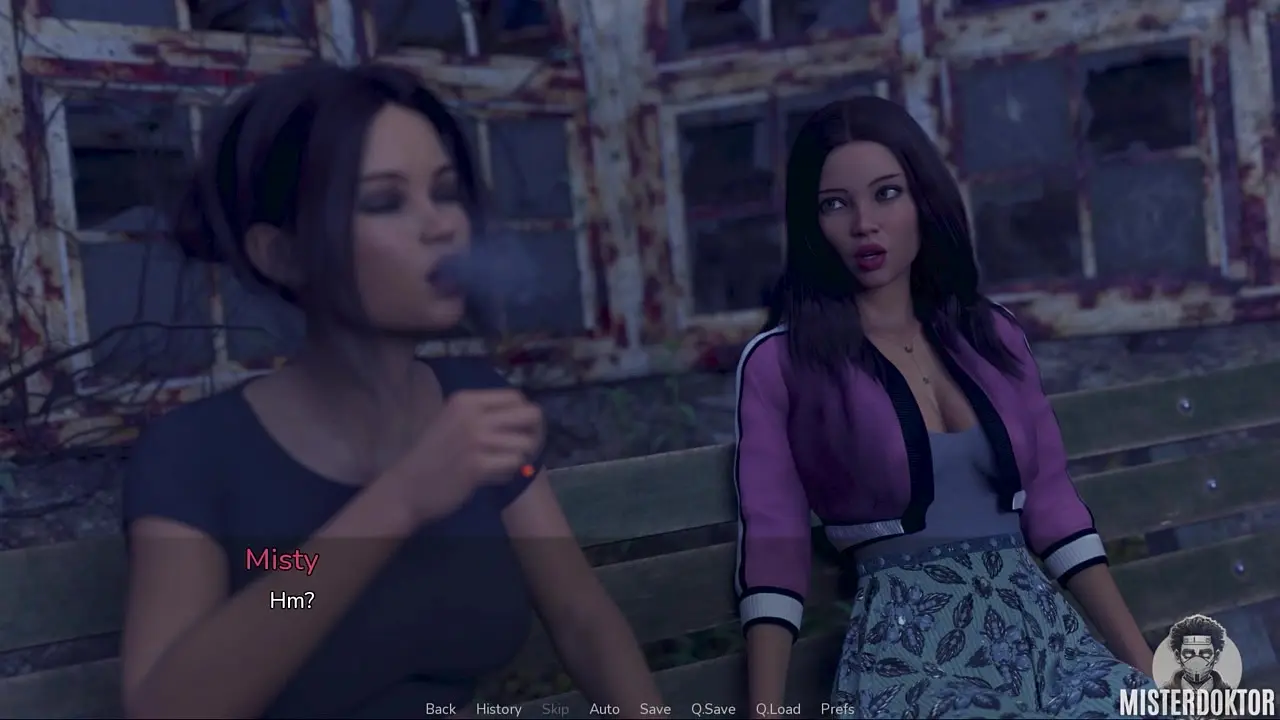This screenshot has width=1280, height=720.
Task: Open the Save game screen
Action: pyautogui.click(x=655, y=709)
